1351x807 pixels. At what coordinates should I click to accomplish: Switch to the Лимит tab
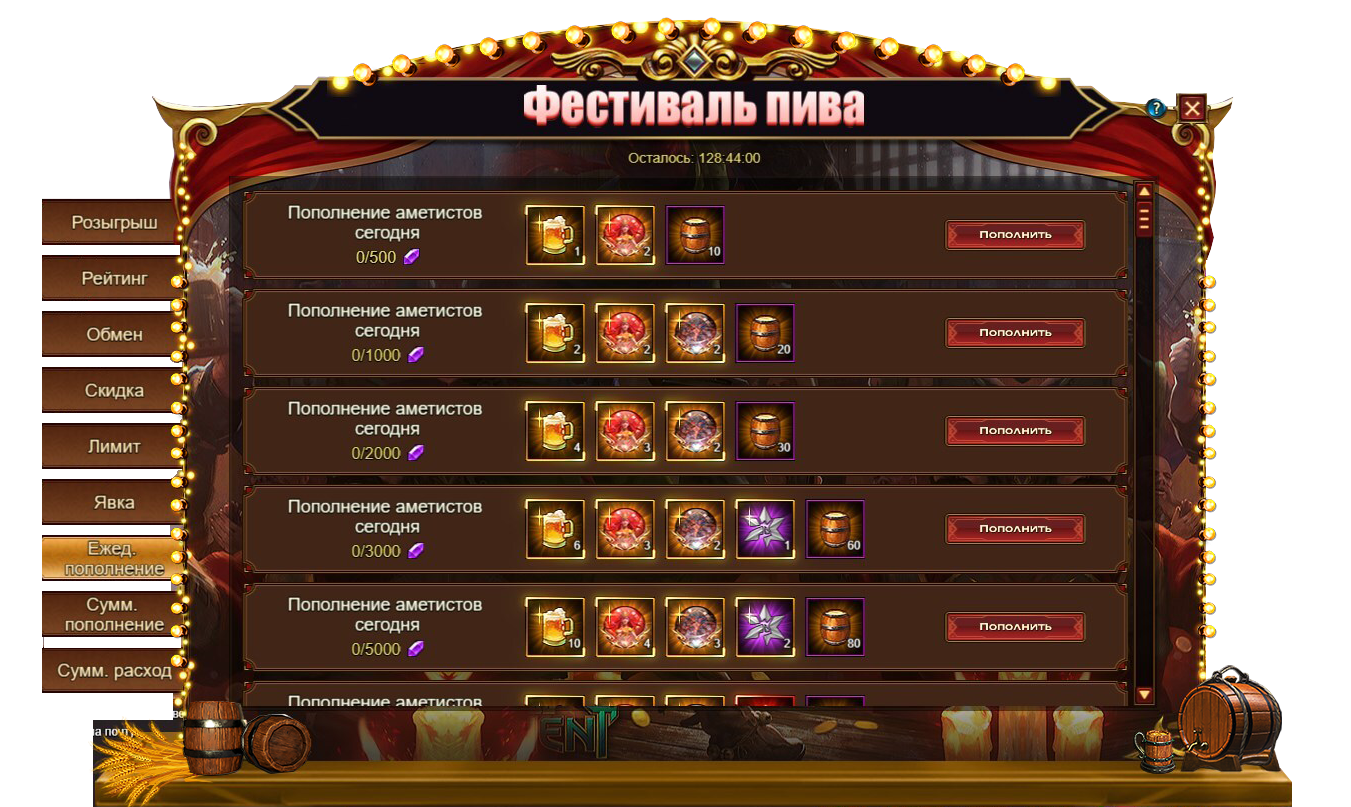click(x=113, y=446)
